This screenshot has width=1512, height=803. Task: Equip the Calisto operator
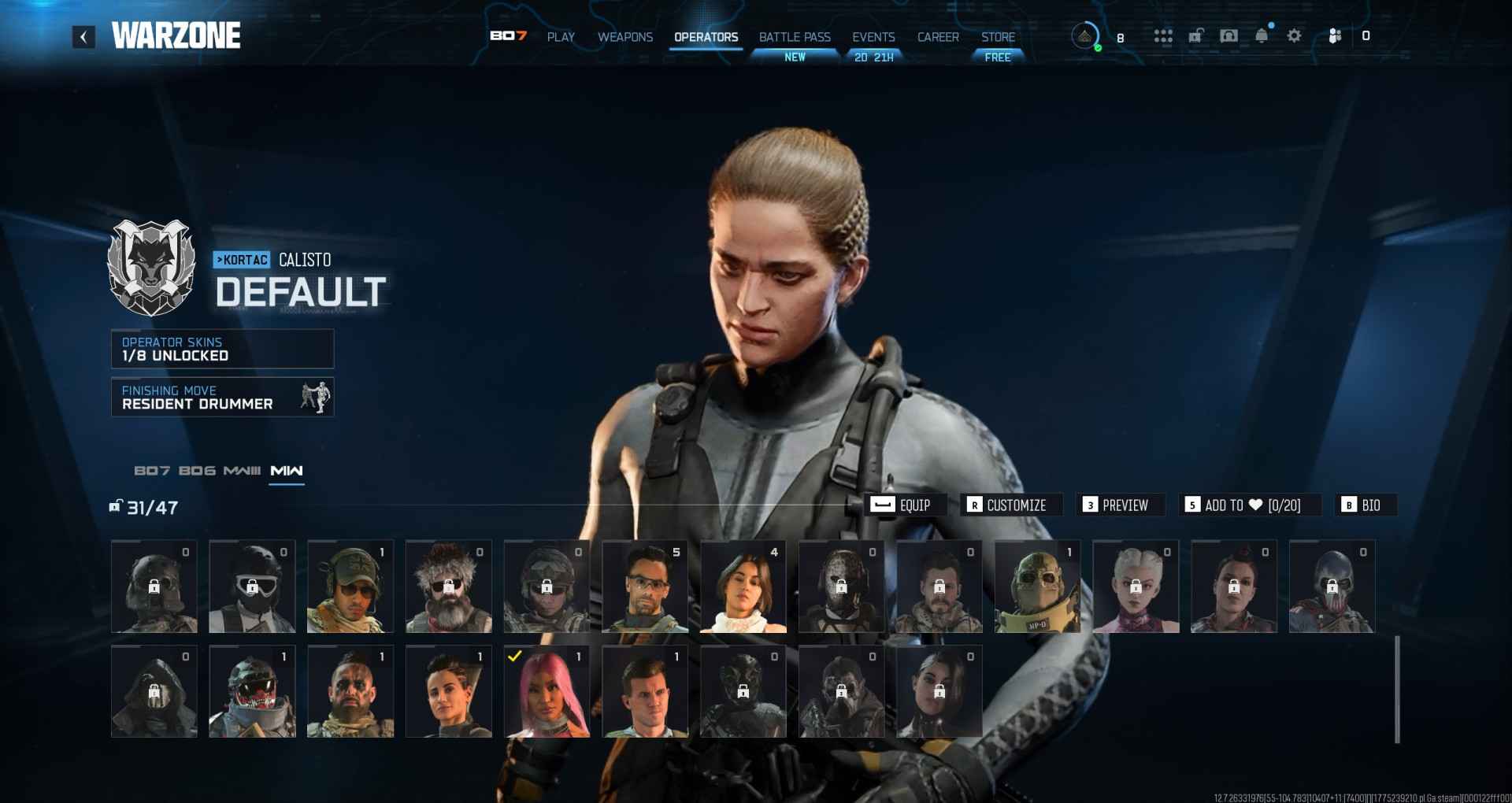[901, 505]
